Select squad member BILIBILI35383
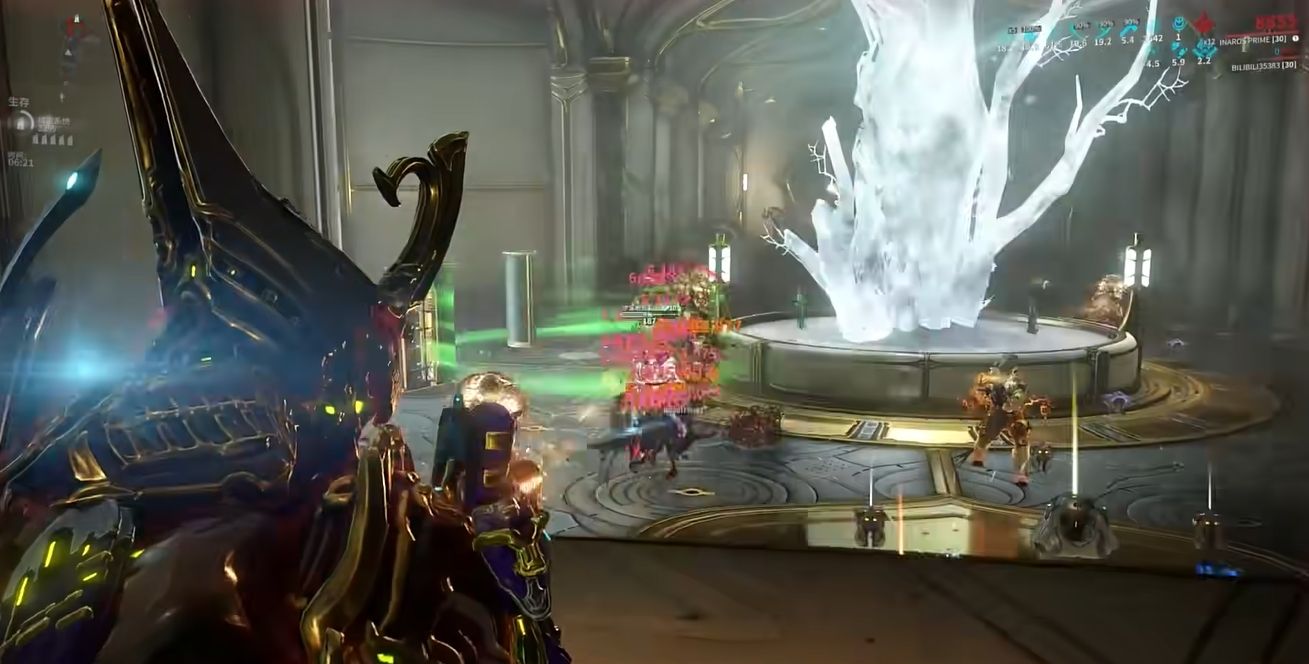 tap(1264, 66)
